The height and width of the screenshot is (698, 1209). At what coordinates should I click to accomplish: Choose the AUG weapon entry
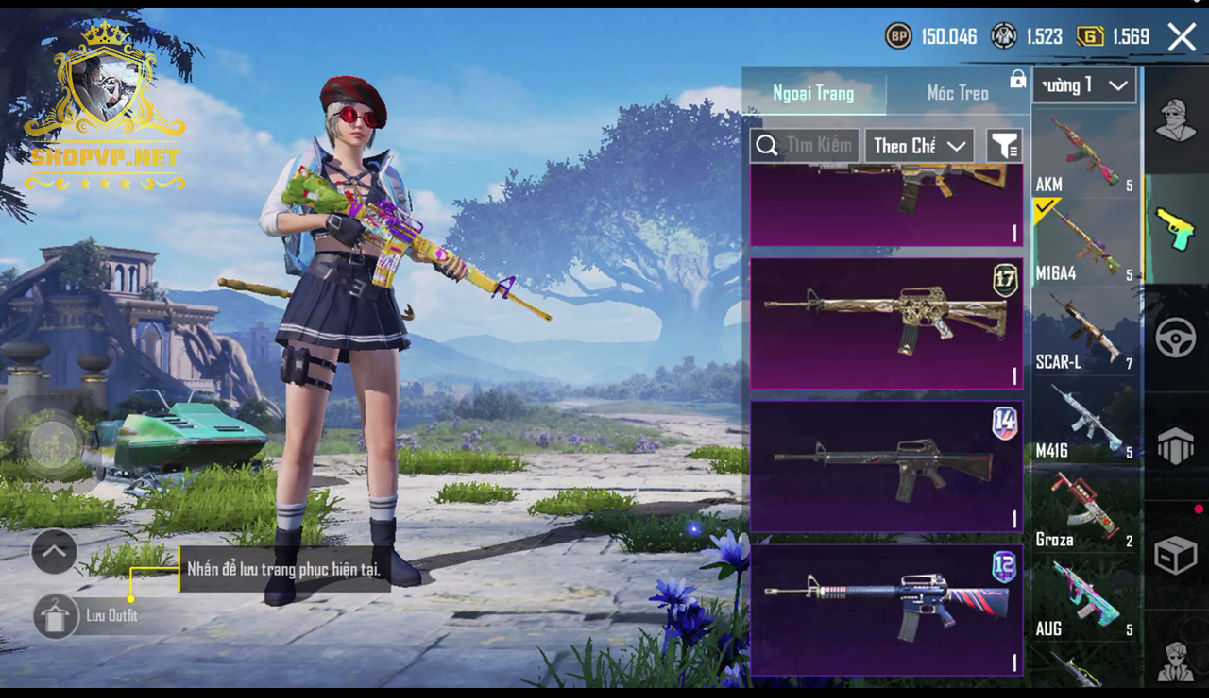pos(1085,599)
